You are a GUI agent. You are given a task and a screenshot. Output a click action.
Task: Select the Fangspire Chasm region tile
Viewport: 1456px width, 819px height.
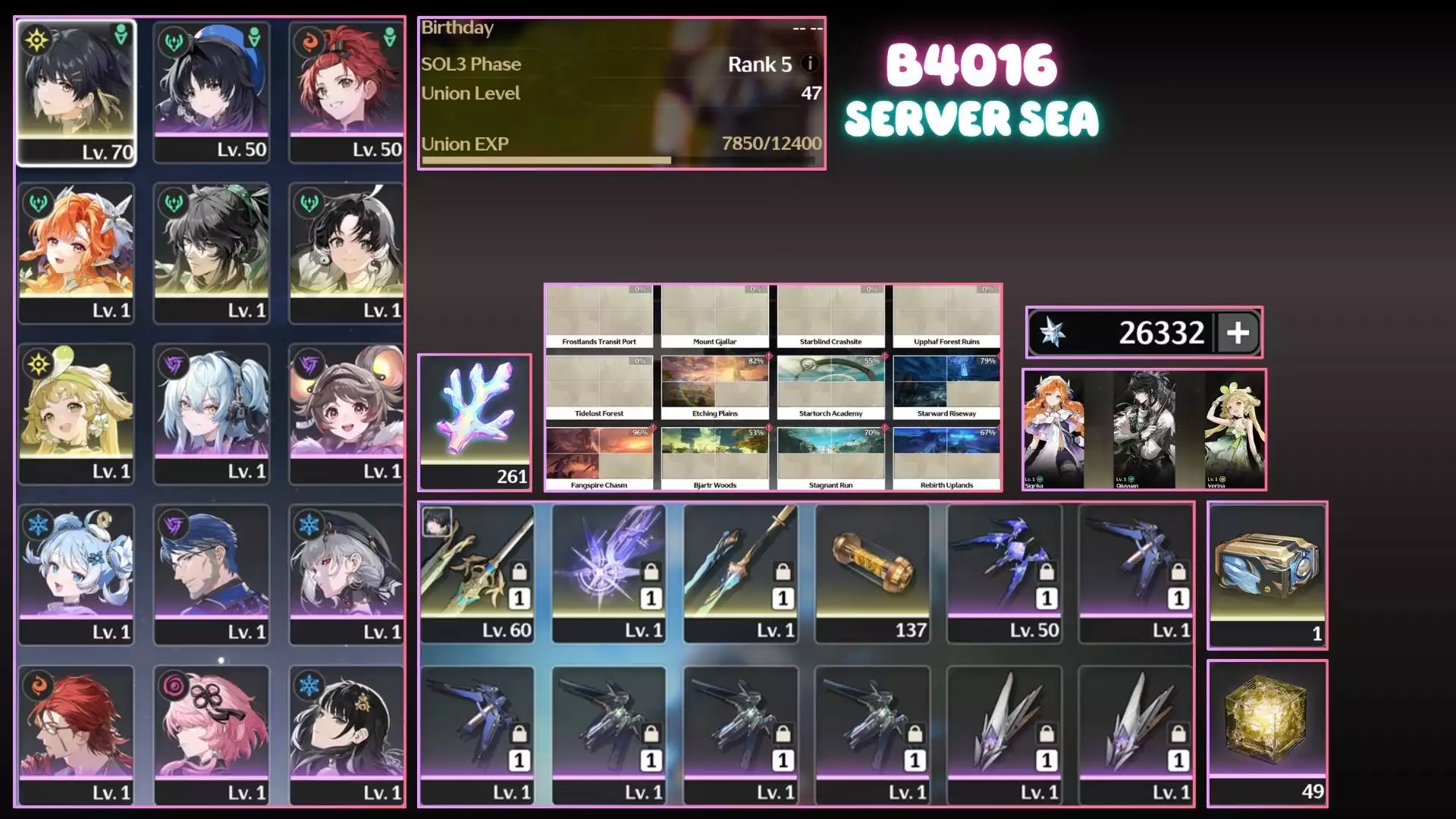click(x=599, y=459)
